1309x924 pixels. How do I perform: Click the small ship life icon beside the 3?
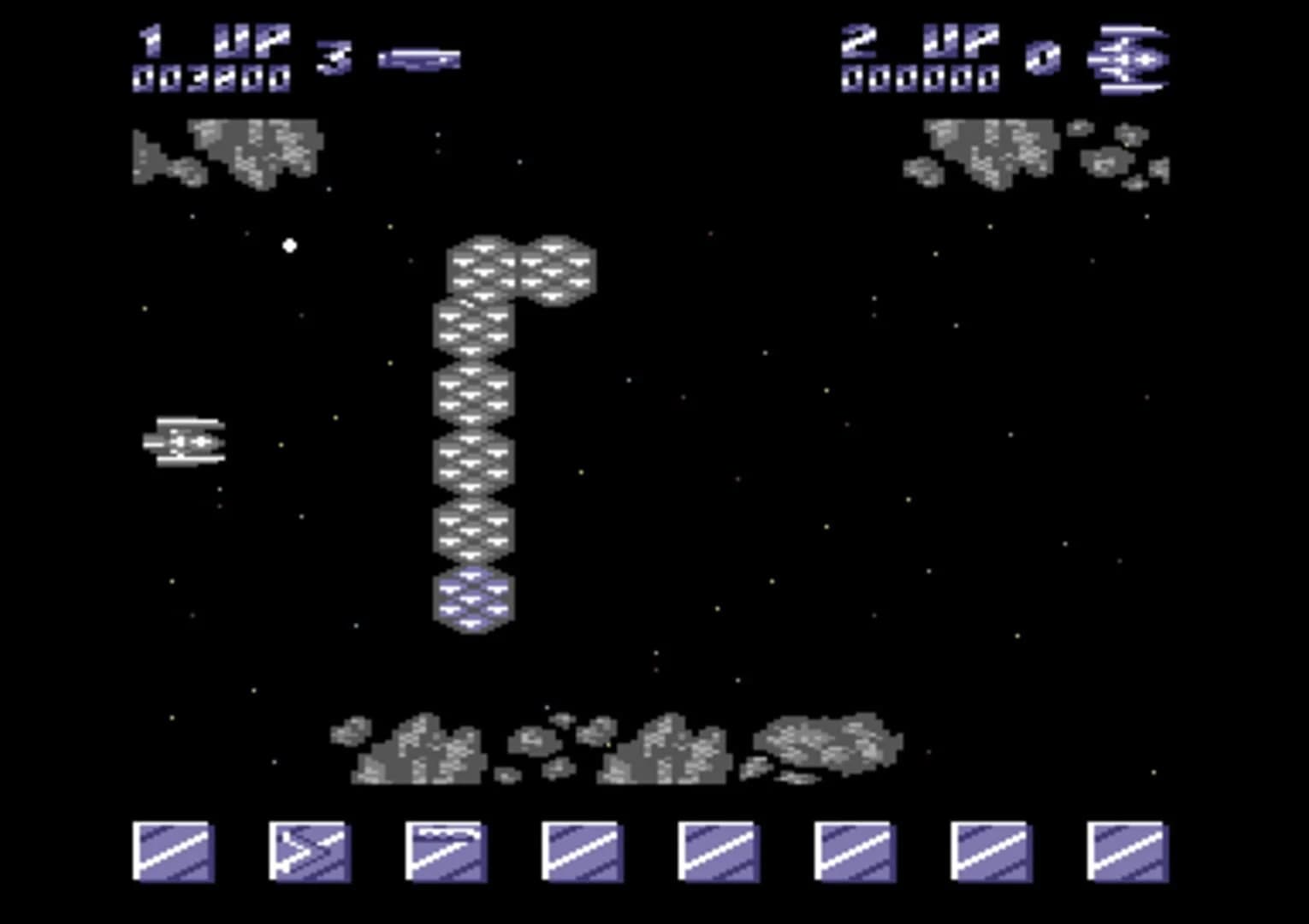tap(419, 57)
